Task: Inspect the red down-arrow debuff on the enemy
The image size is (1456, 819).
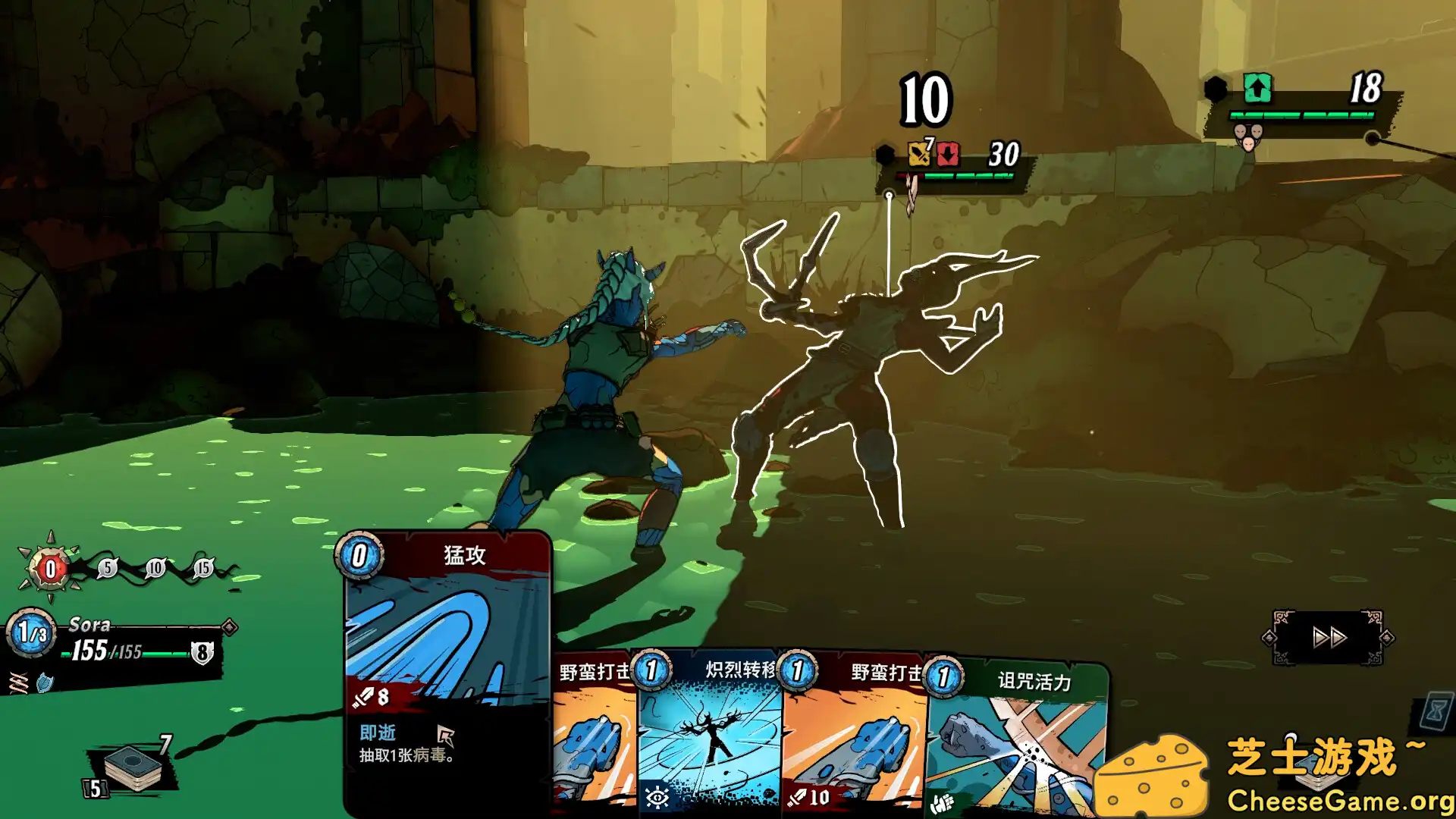Action: click(x=946, y=154)
